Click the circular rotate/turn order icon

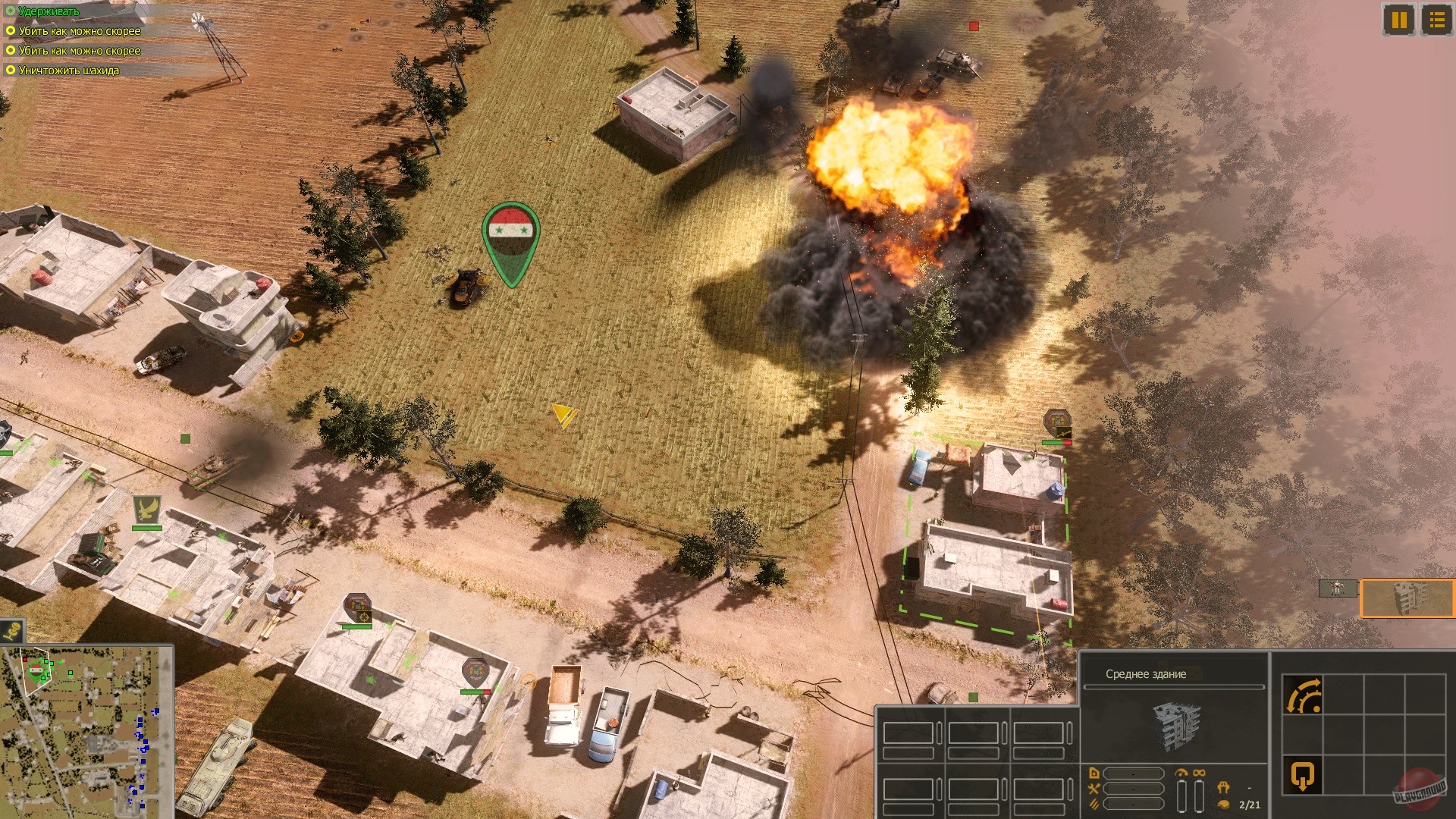1302,695
